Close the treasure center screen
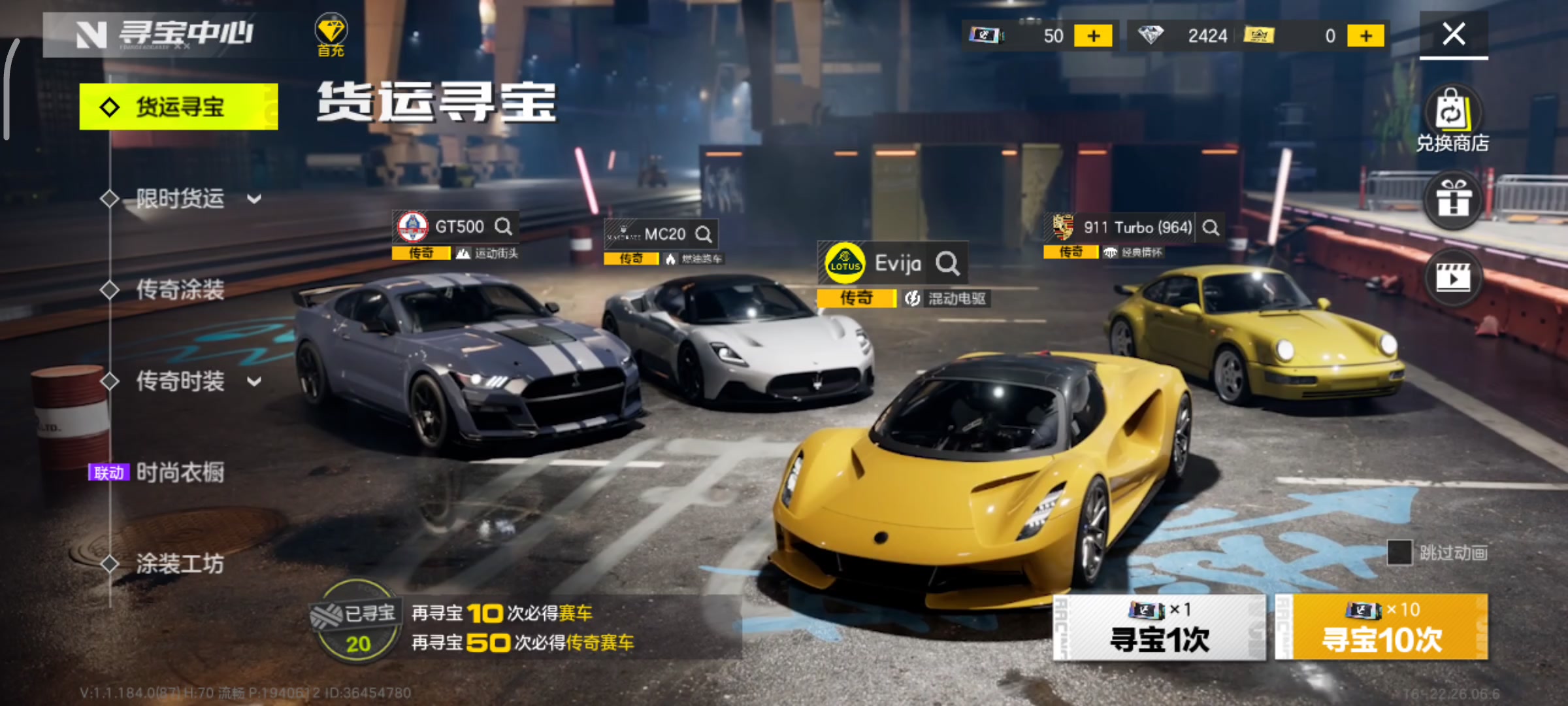Screen dimensions: 1568x706 click(1454, 34)
